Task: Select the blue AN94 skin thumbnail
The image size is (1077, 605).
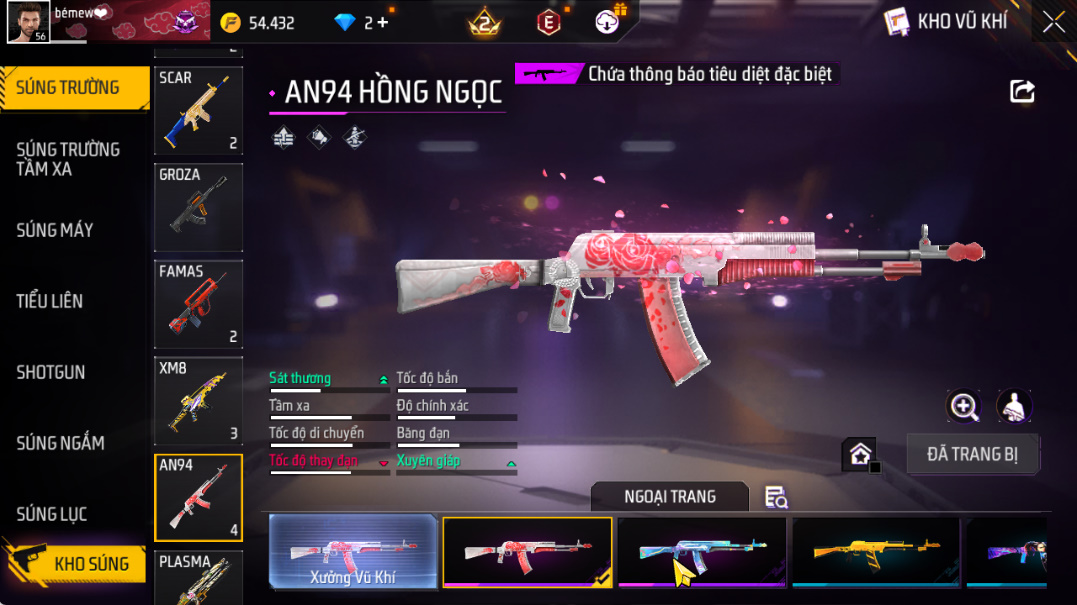Action: coord(701,551)
